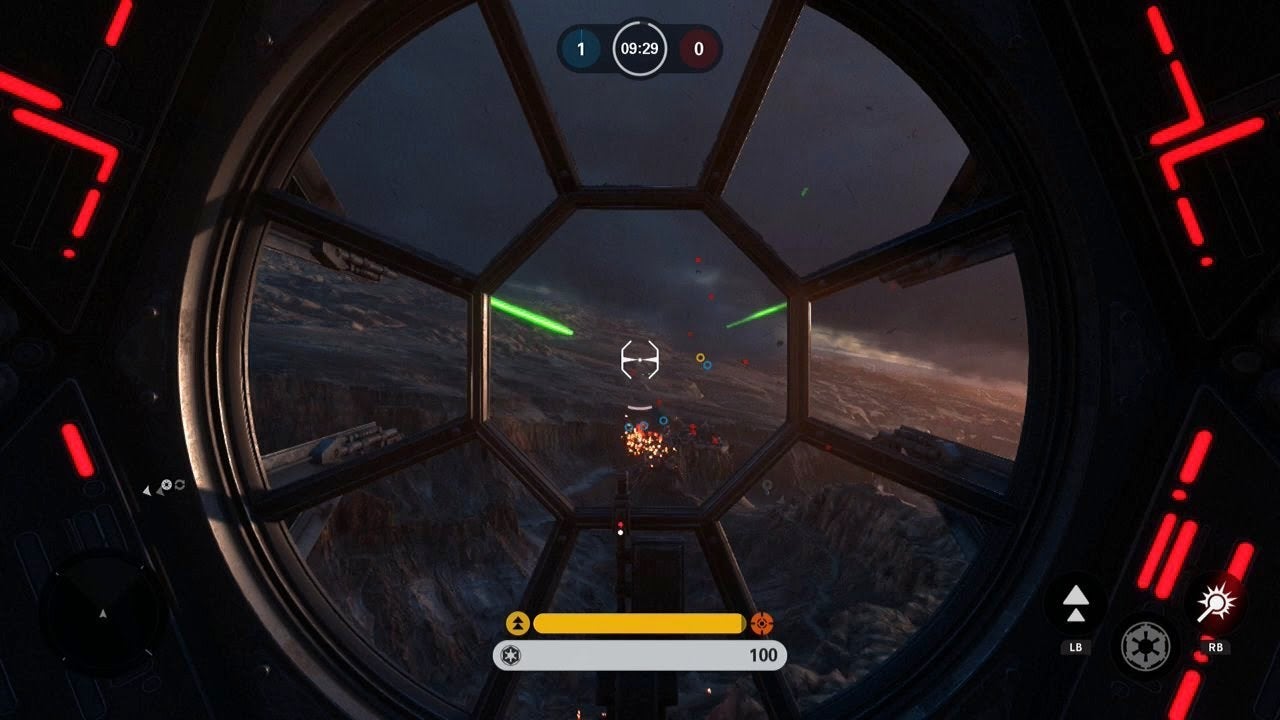This screenshot has width=1280, height=720.
Task: Click the yellow speed arrows icon beside the power bar
Action: tap(518, 624)
